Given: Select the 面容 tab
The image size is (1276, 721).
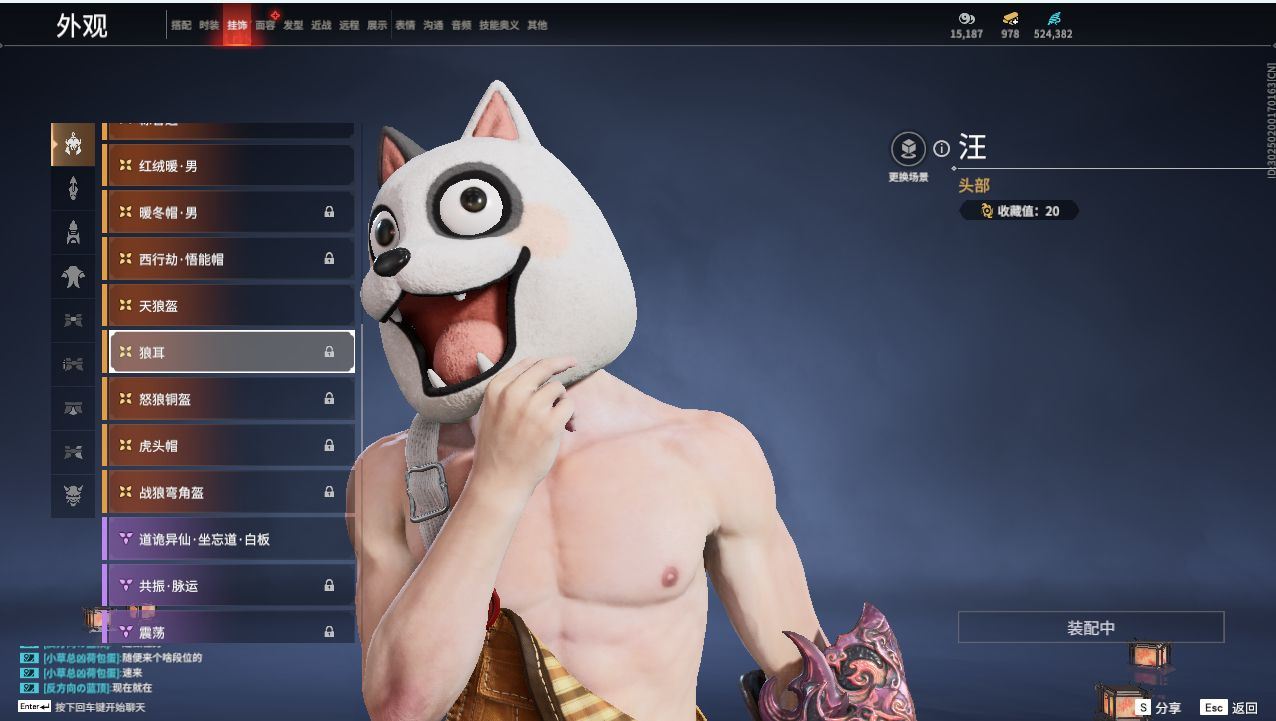Looking at the screenshot, I should click(265, 26).
